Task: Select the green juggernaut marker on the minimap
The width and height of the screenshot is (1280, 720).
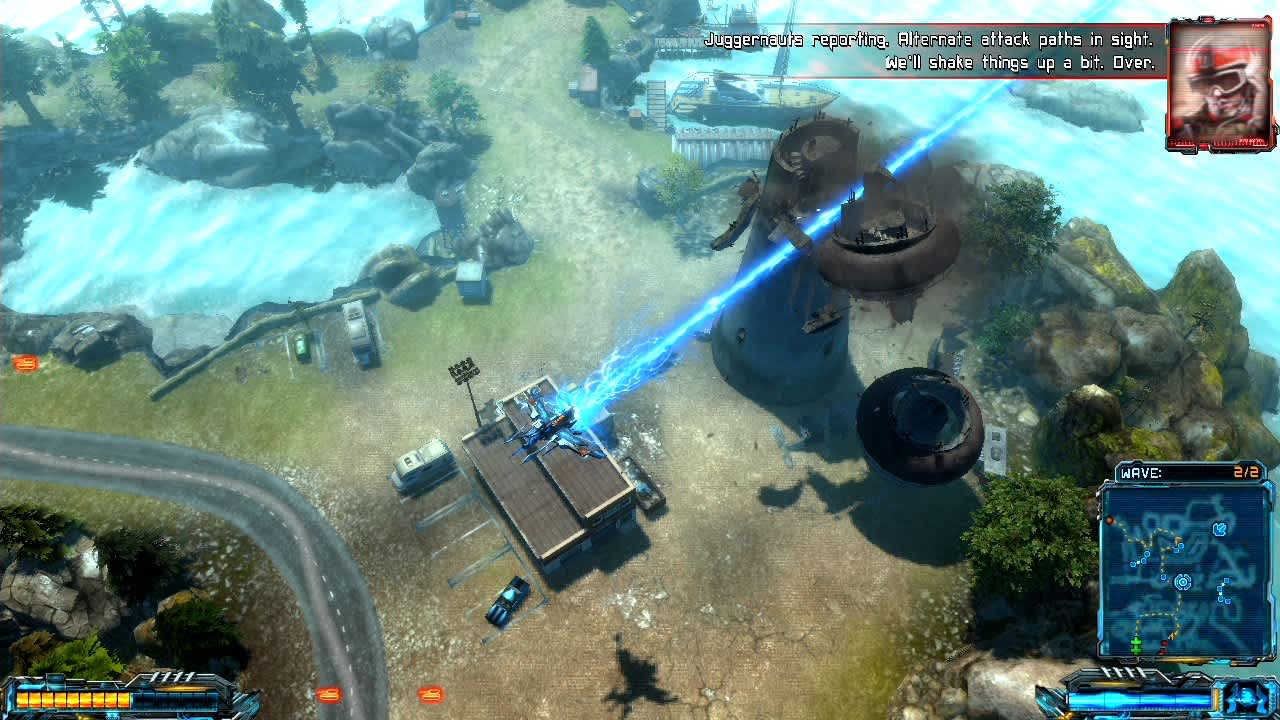Action: coord(1136,643)
